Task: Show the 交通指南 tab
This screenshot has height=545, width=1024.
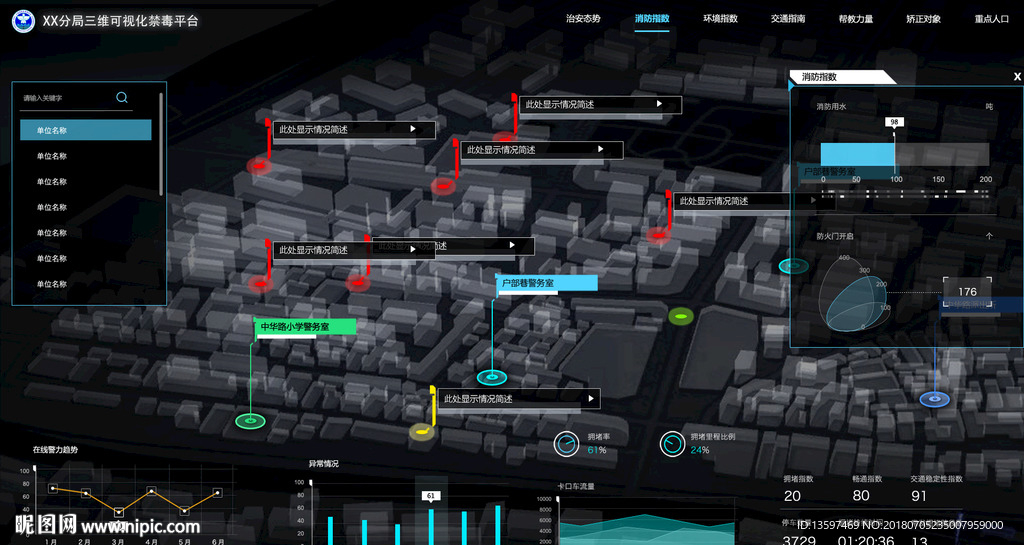Action: (788, 19)
